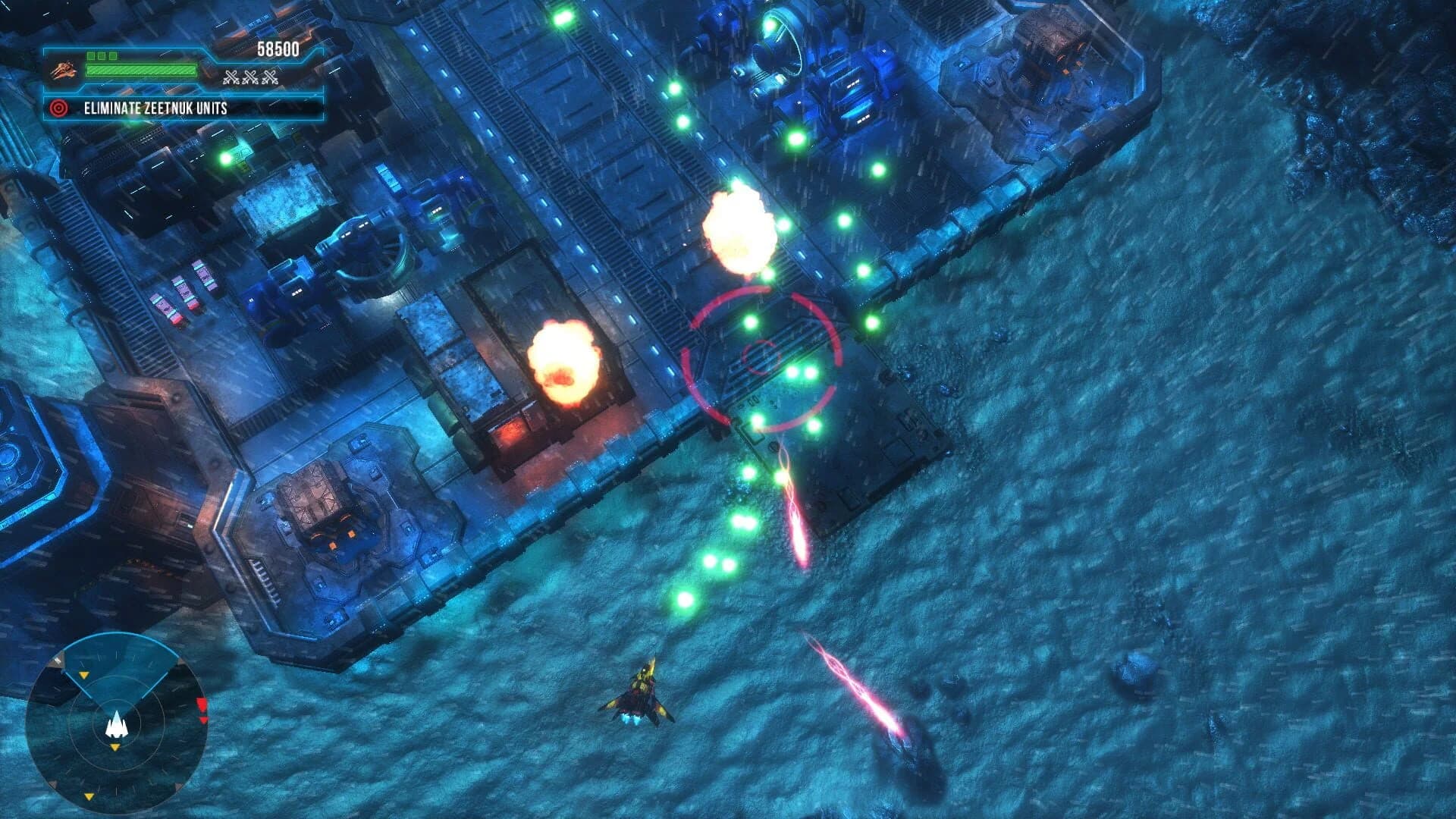Viewport: 1456px width, 819px height.
Task: Toggle the first green shield segment
Action: [92, 55]
